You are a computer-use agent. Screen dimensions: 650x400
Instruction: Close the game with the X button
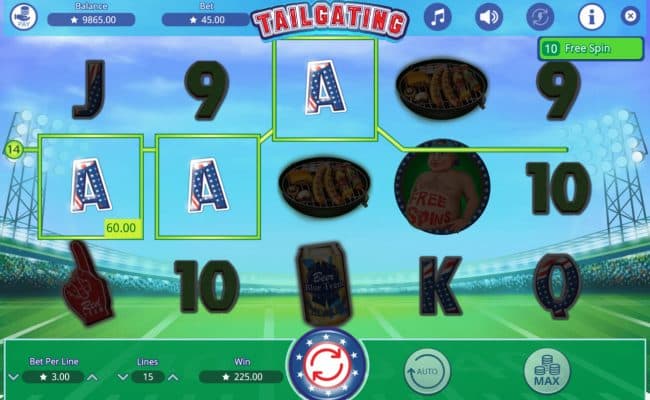[x=630, y=16]
